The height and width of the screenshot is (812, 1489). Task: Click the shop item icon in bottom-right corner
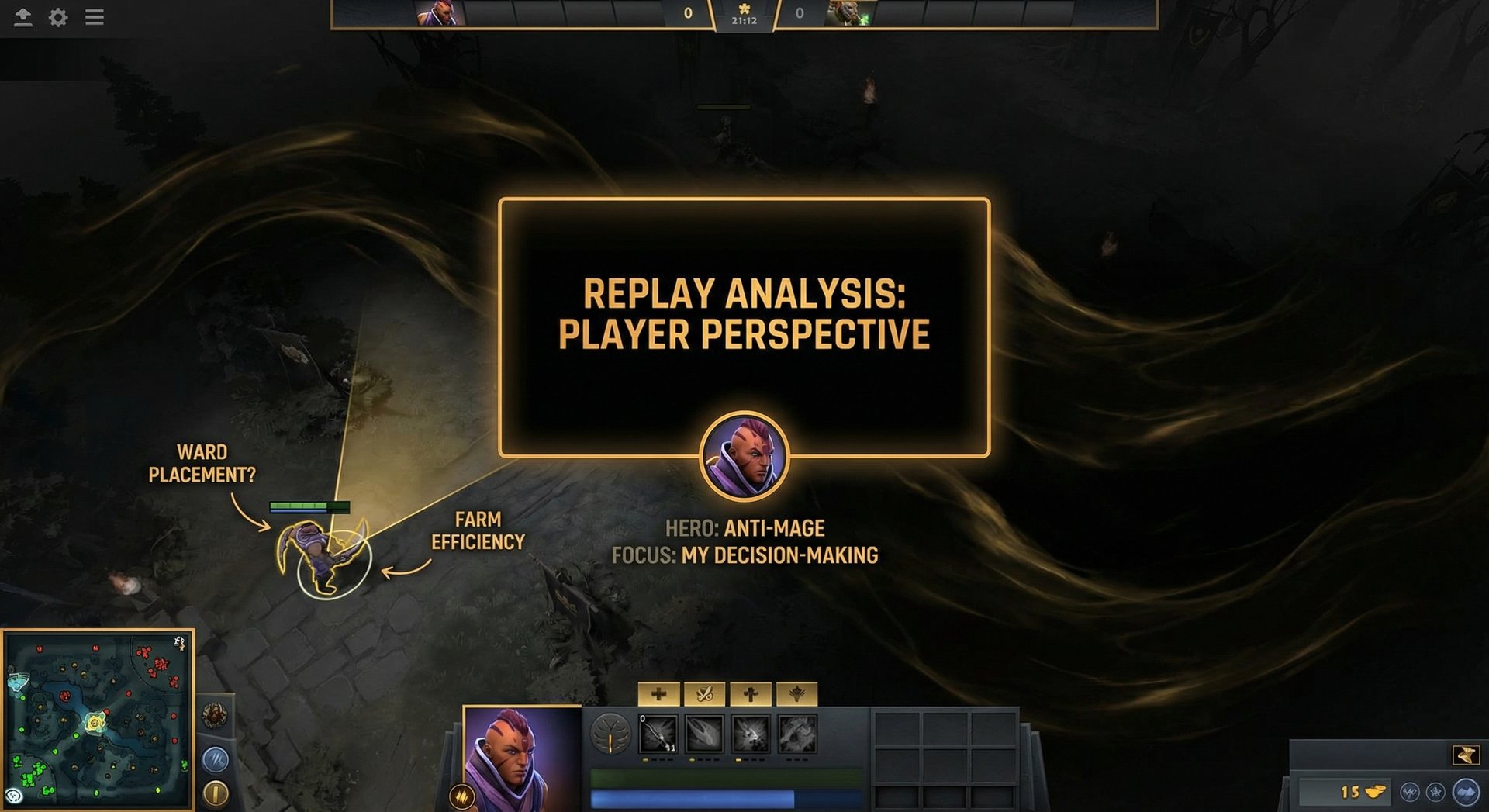tap(1468, 755)
